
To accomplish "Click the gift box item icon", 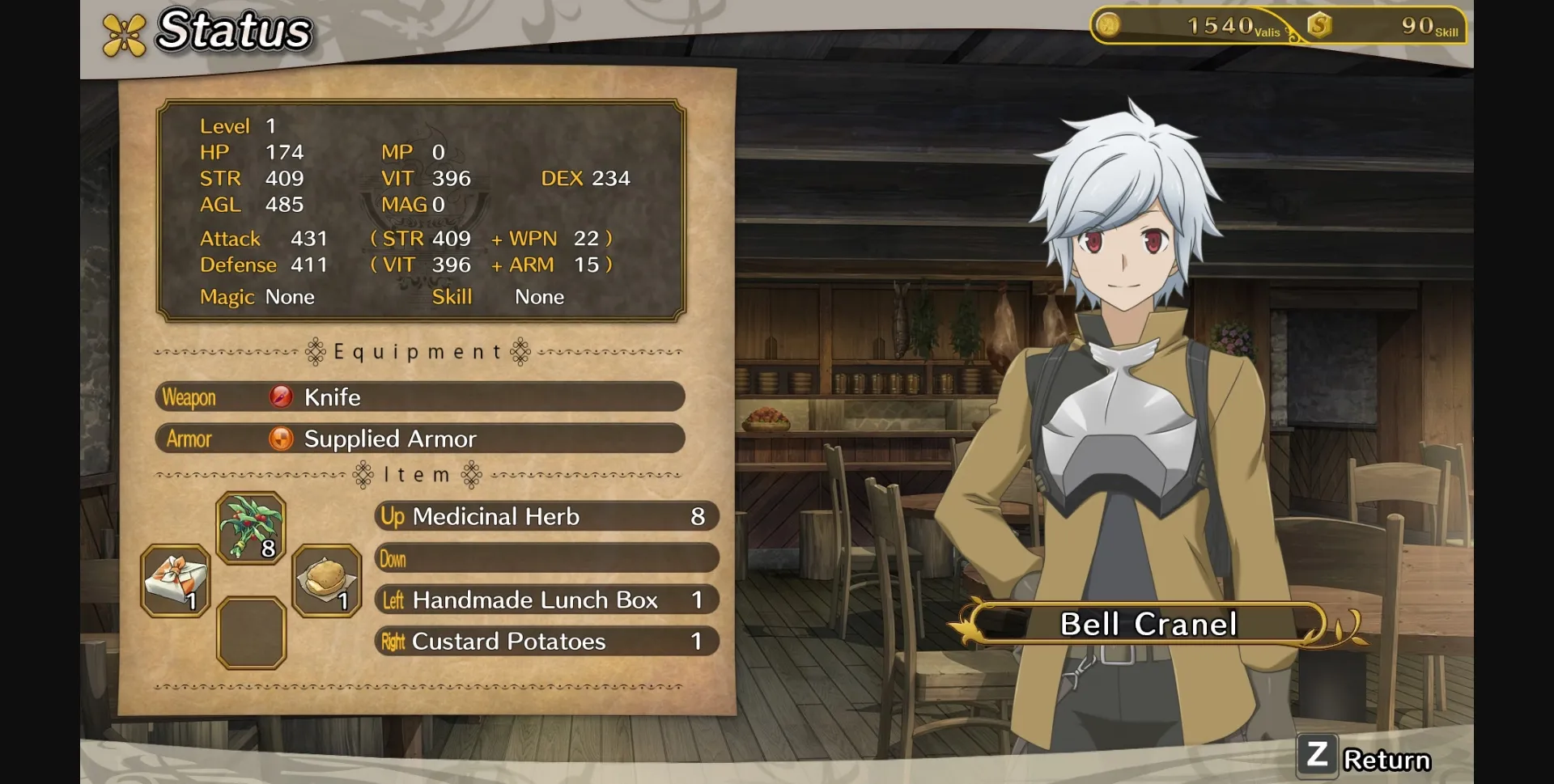I will coord(174,578).
